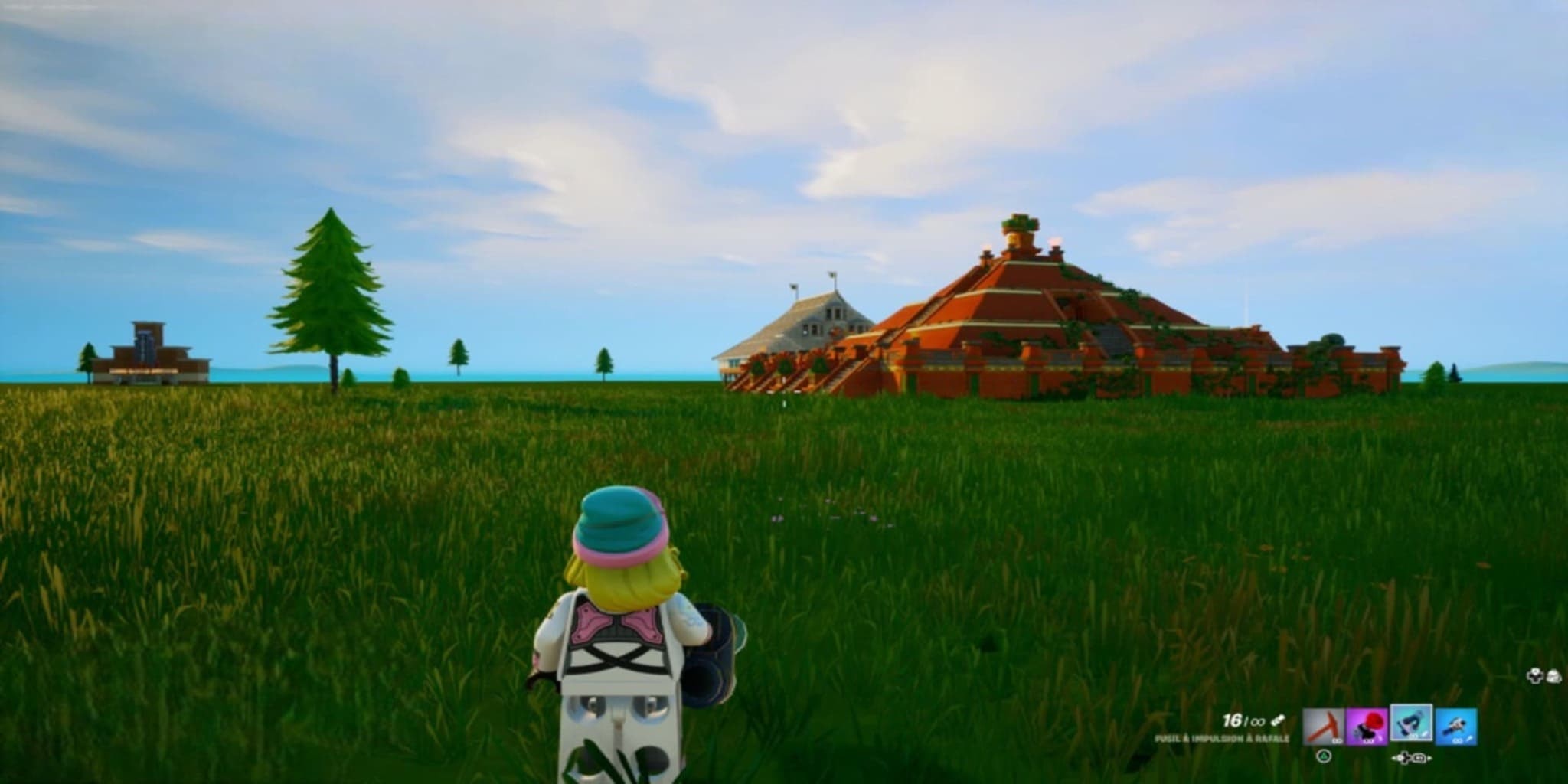Click the infinity ammo symbol
Image resolution: width=1568 pixels, height=784 pixels.
[1259, 721]
